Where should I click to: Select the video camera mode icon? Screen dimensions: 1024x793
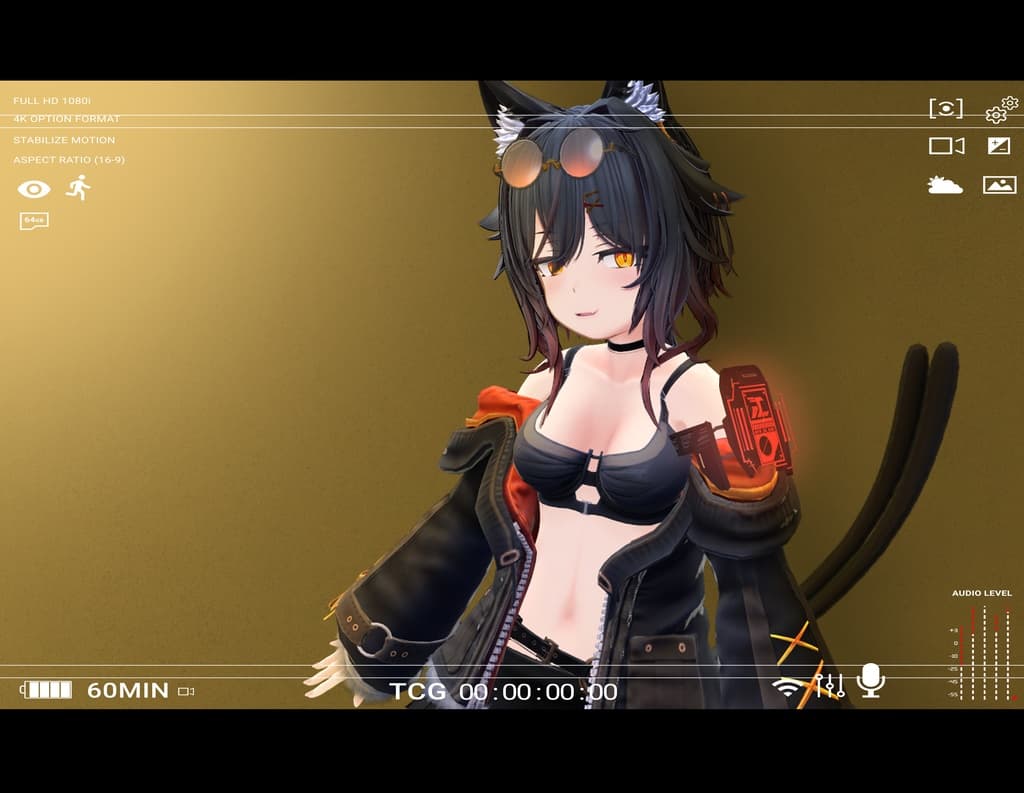[x=946, y=146]
